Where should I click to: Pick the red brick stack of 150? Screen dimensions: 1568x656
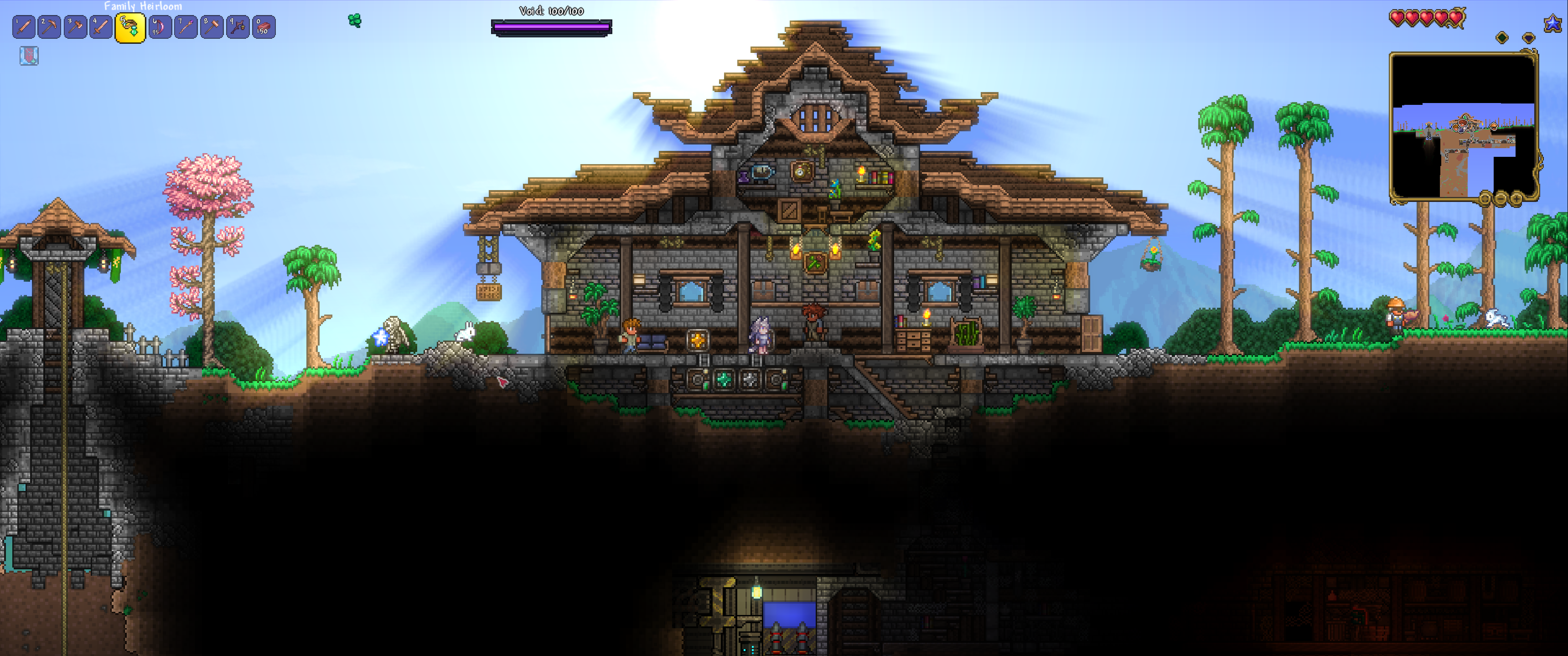pyautogui.click(x=264, y=27)
